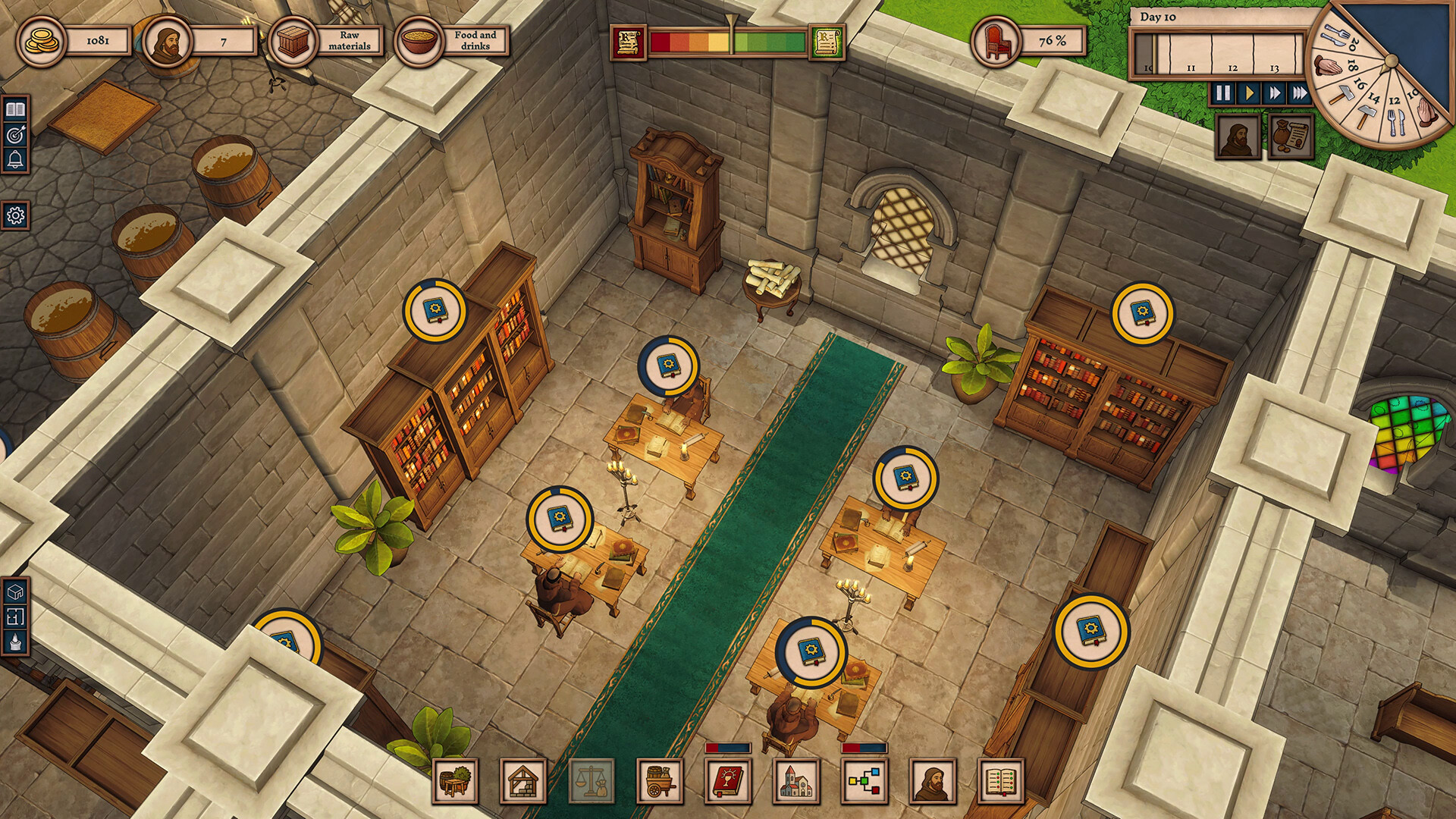Open the monk management panel in toolbar
1456x819 pixels.
point(933,781)
